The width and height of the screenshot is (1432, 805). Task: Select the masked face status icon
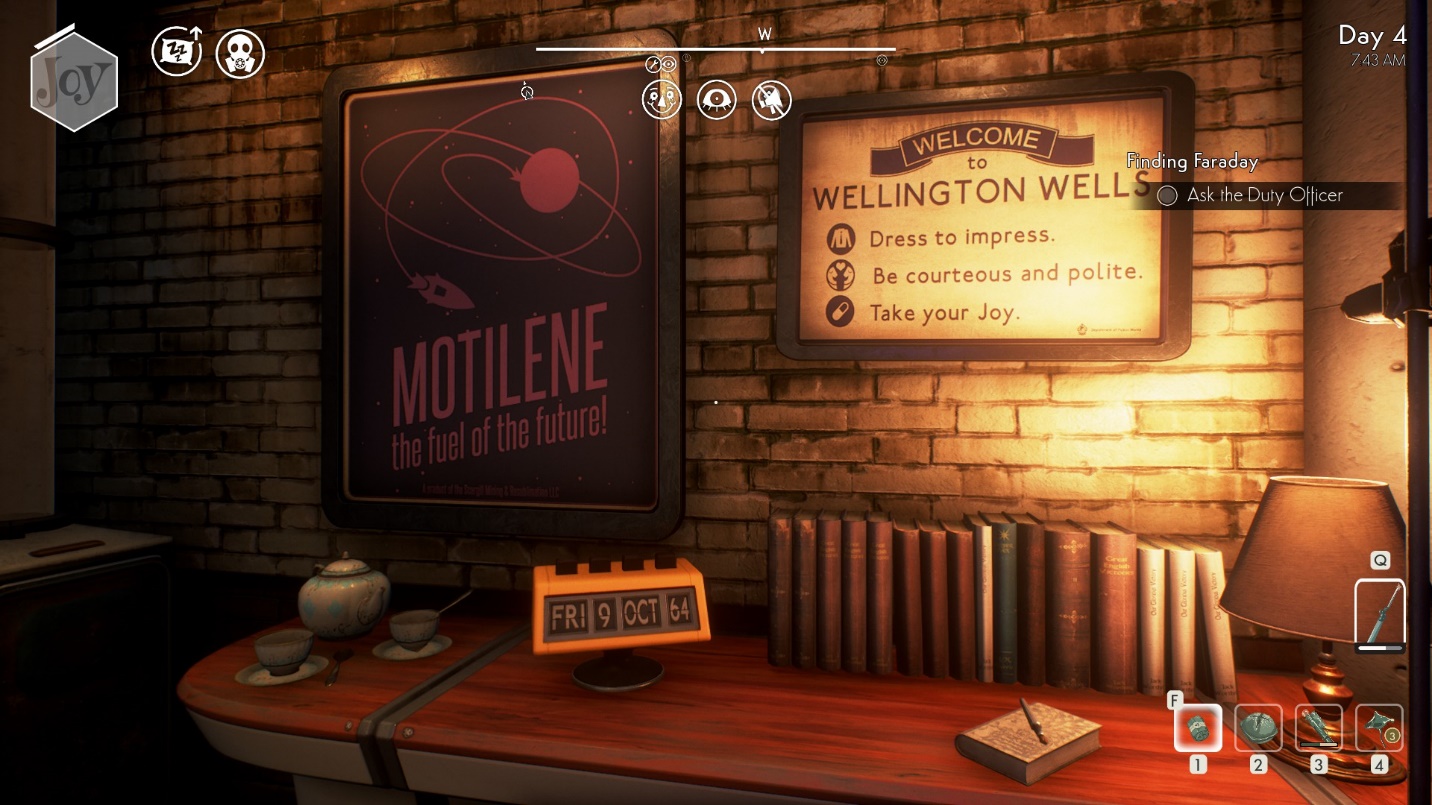662,100
